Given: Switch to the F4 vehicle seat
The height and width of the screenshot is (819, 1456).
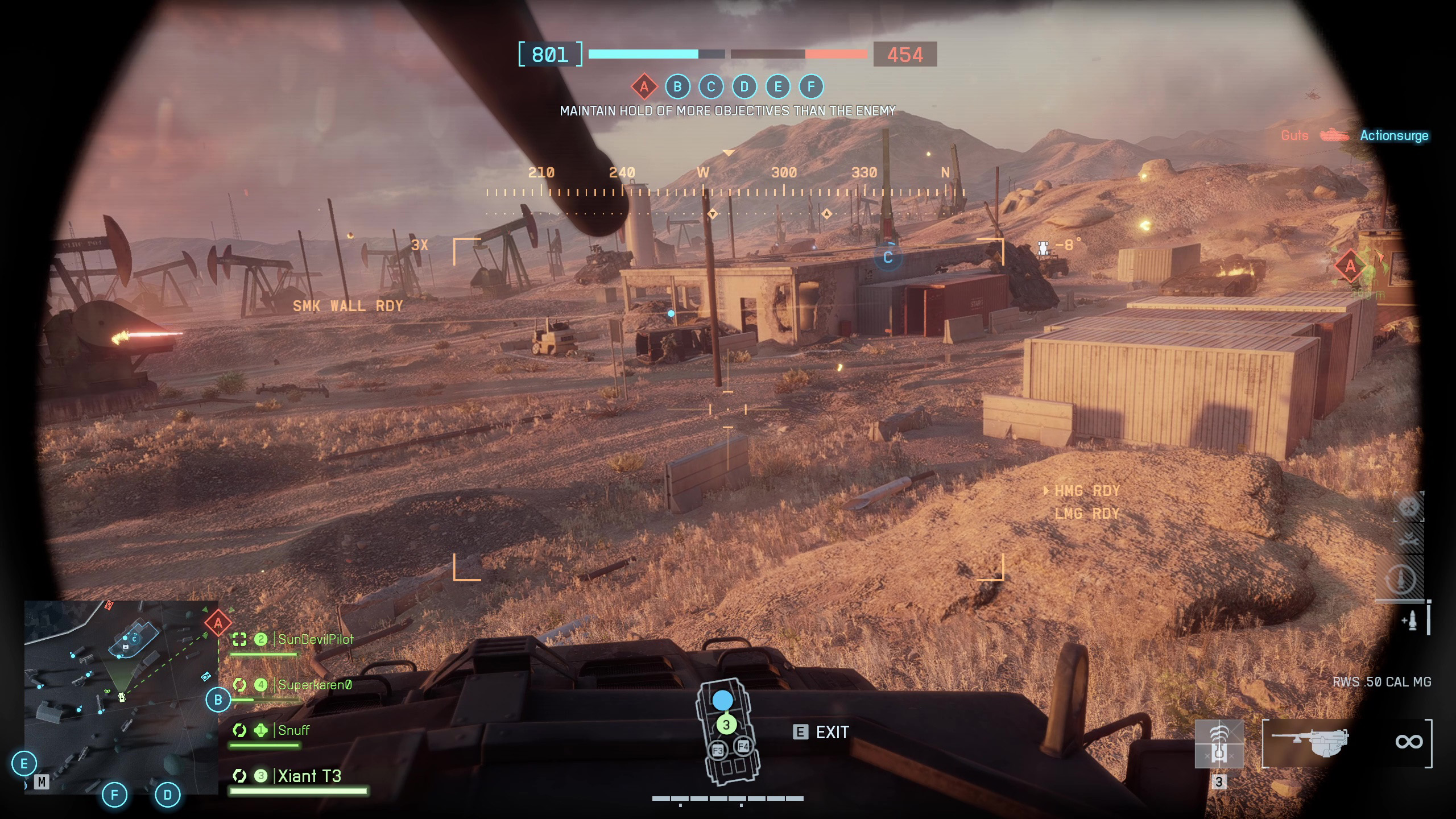Looking at the screenshot, I should point(743,746).
